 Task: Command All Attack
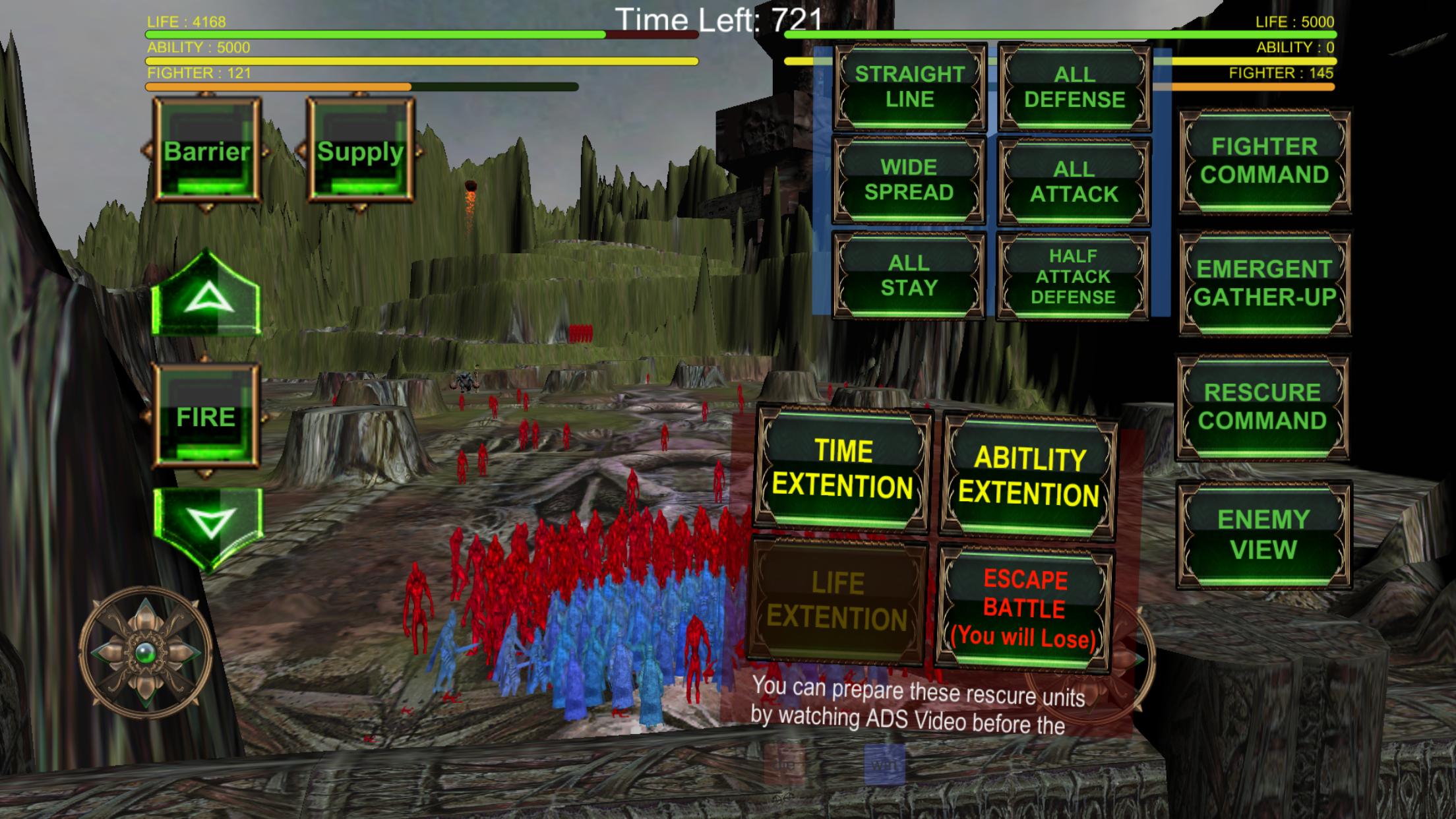1074,181
